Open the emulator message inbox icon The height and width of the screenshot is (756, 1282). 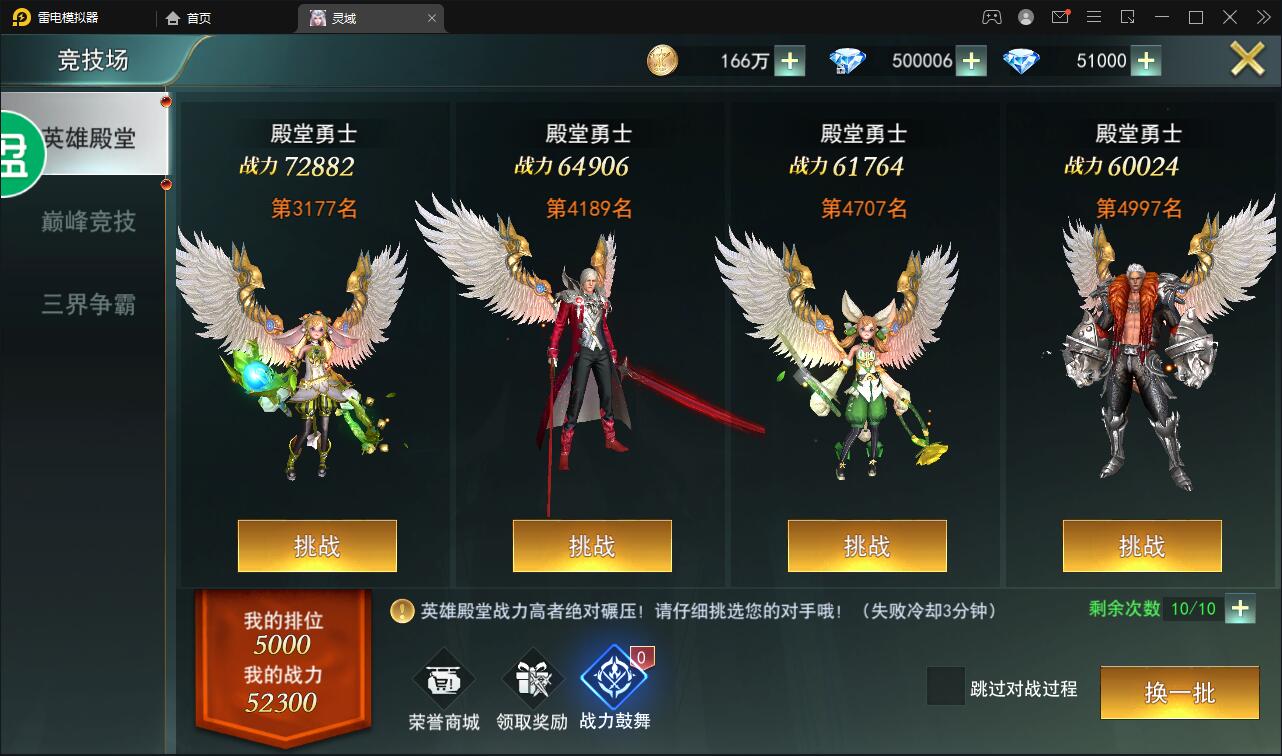point(1063,17)
